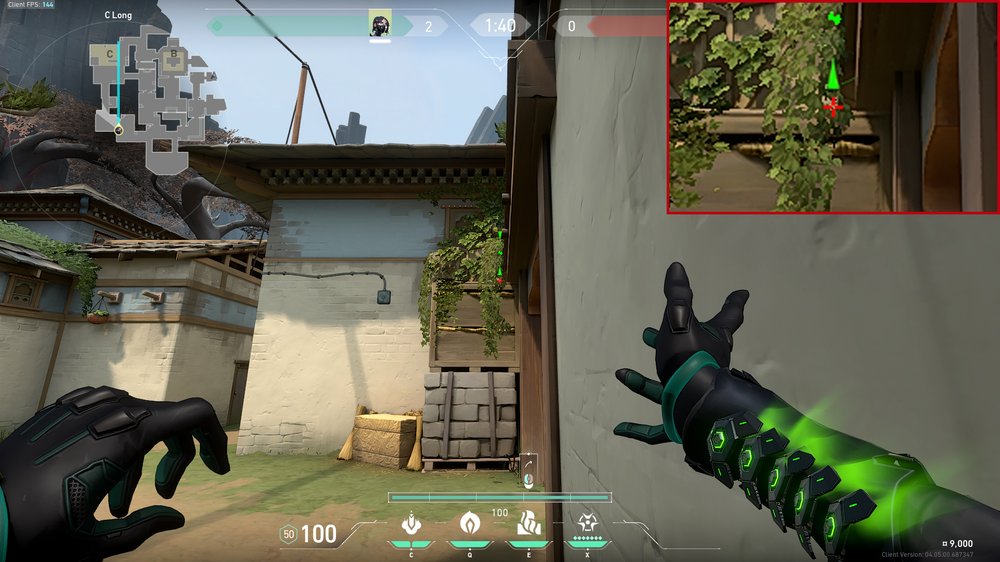Click the C site marker on minimap
This screenshot has height=562, width=1000.
[x=108, y=53]
